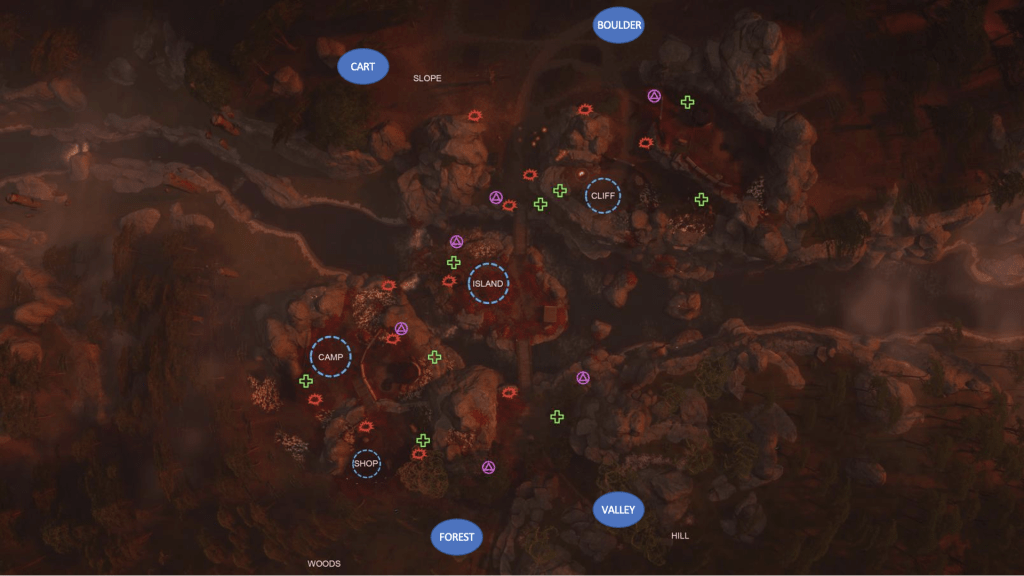Click the SHOP location circle
1024x576 pixels.
pyautogui.click(x=367, y=463)
